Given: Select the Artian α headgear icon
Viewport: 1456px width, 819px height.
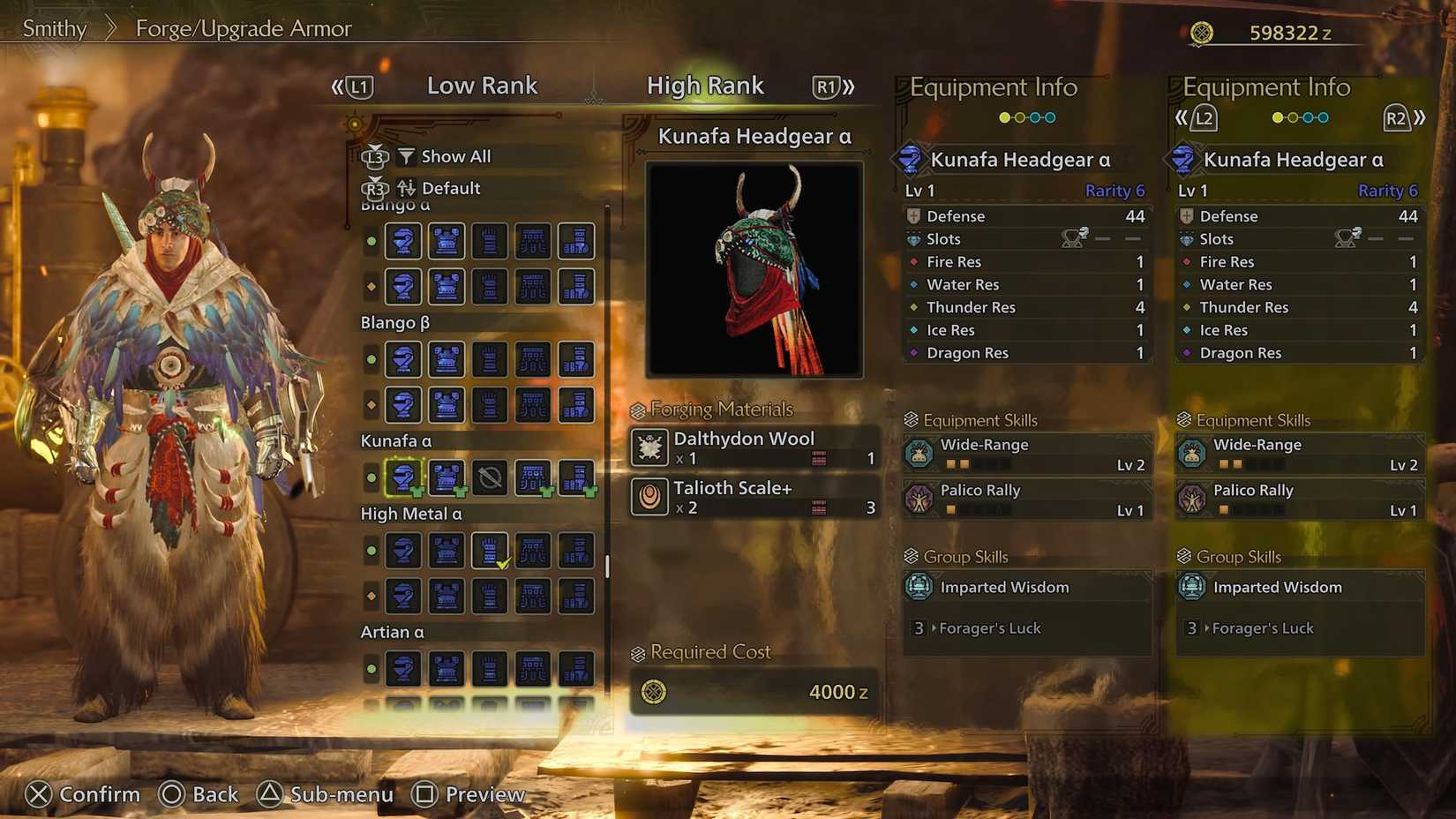Looking at the screenshot, I should click(x=403, y=668).
